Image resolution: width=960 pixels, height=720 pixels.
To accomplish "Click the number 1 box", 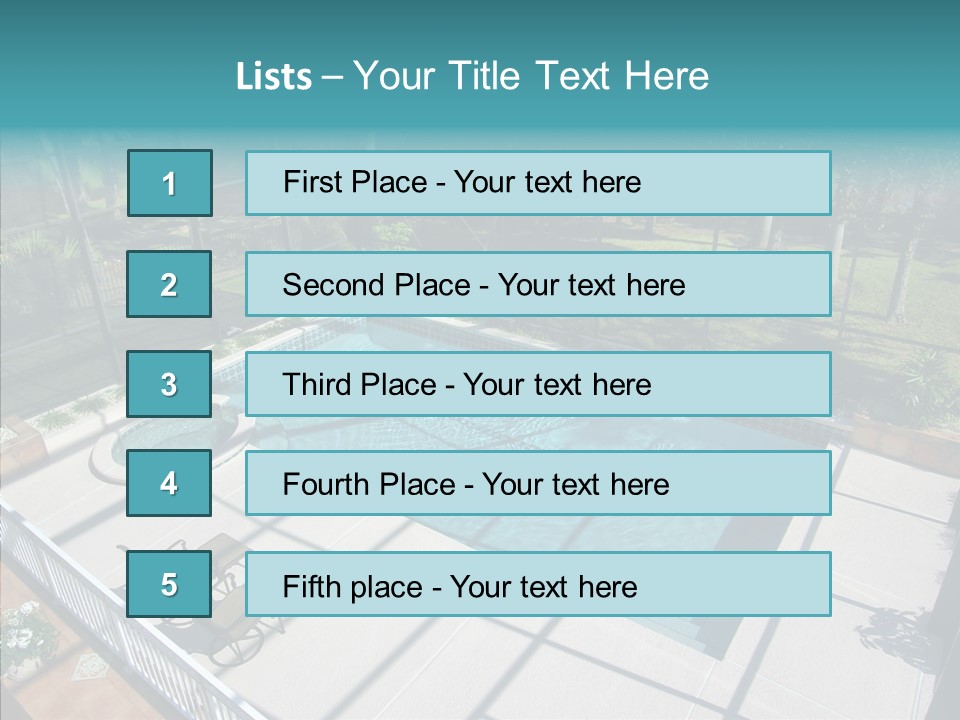I will point(170,183).
